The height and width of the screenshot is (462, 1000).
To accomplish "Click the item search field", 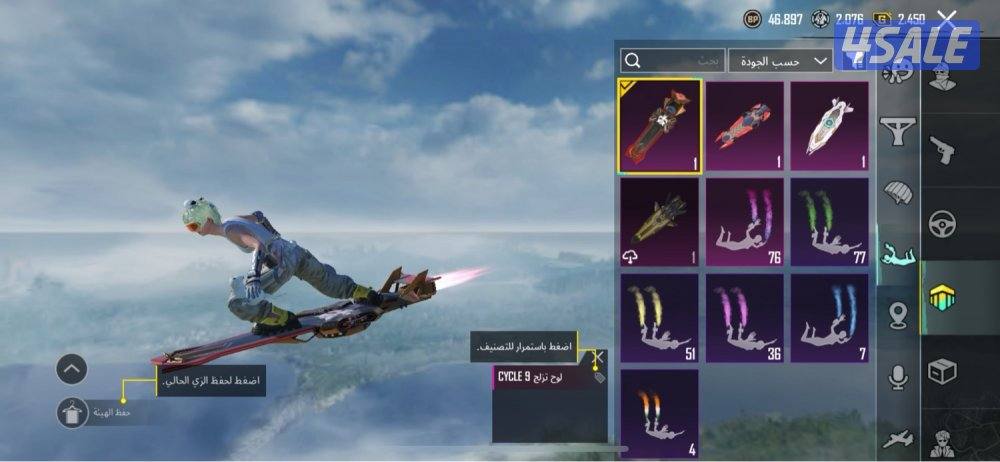I will 670,61.
